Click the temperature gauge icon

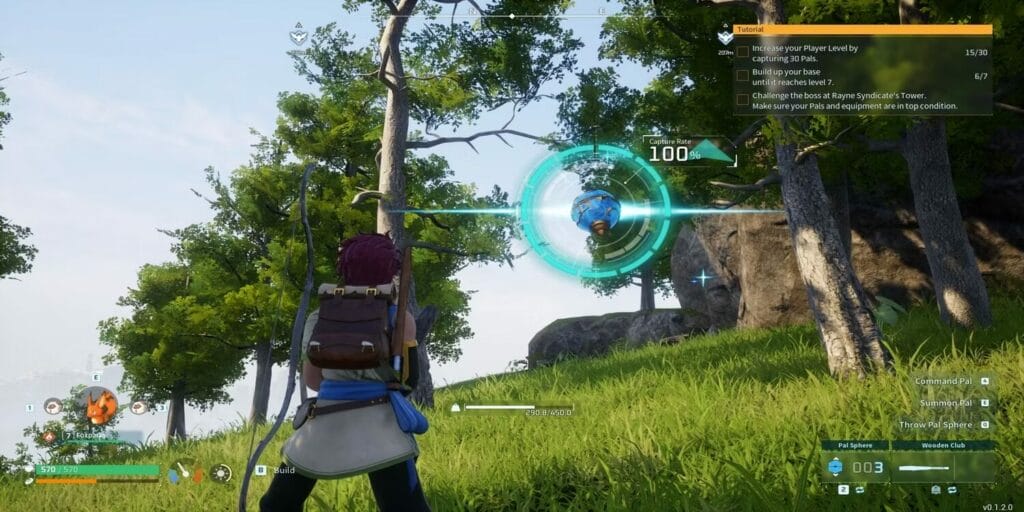(x=184, y=470)
